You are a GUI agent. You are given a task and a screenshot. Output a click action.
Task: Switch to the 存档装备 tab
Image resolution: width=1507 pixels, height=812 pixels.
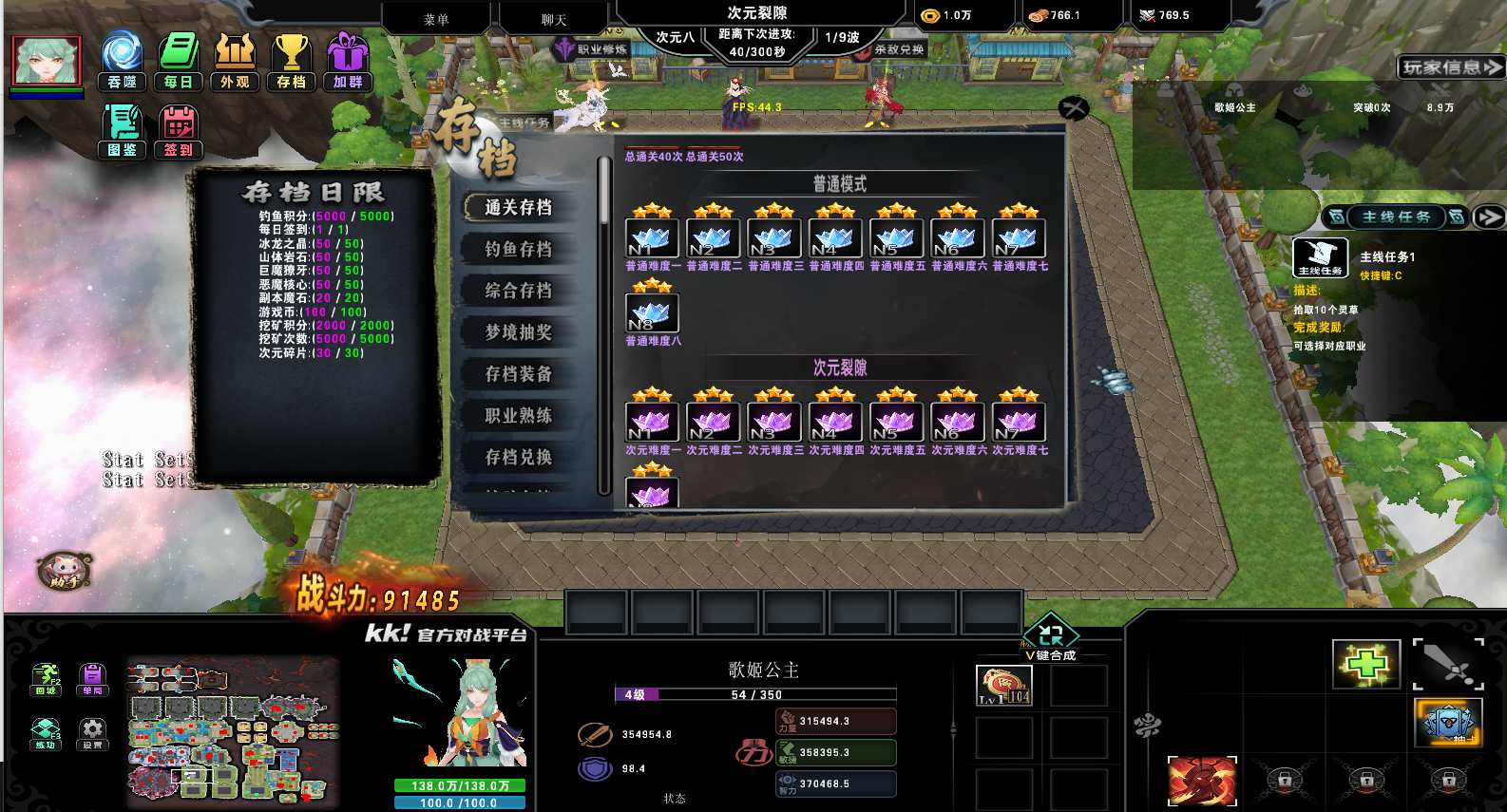click(x=519, y=374)
